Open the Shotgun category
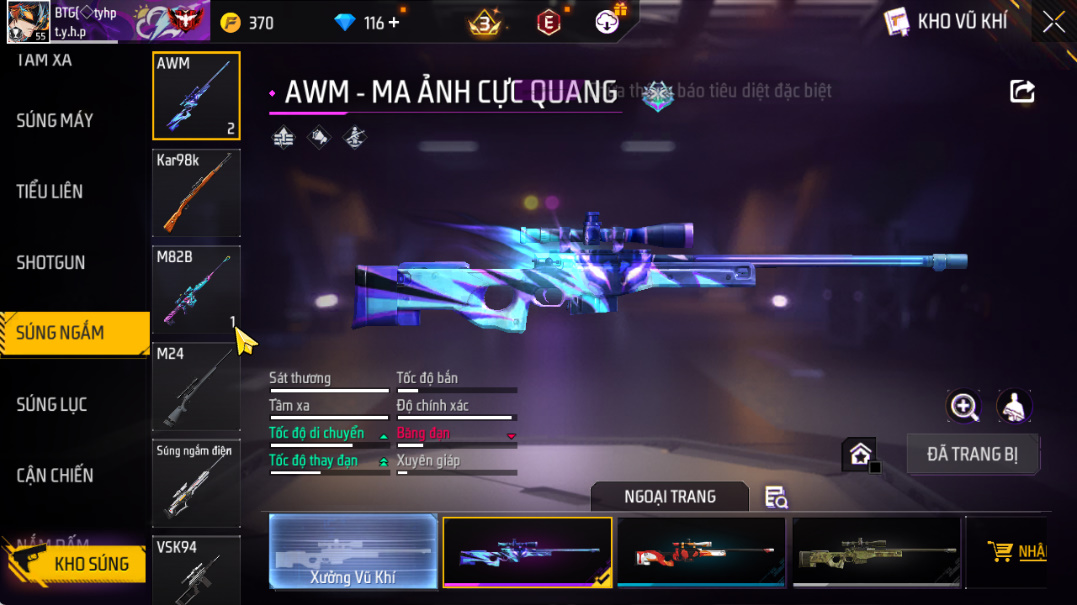The width and height of the screenshot is (1077, 605). [x=51, y=263]
